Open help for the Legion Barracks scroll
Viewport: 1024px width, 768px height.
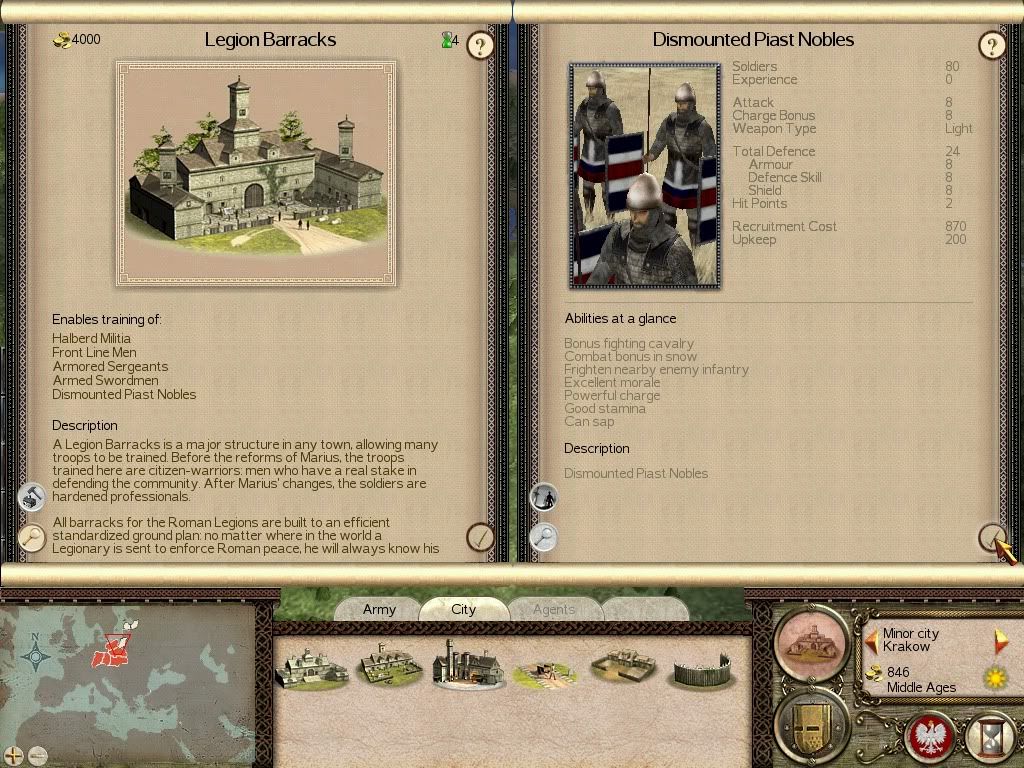(x=481, y=45)
